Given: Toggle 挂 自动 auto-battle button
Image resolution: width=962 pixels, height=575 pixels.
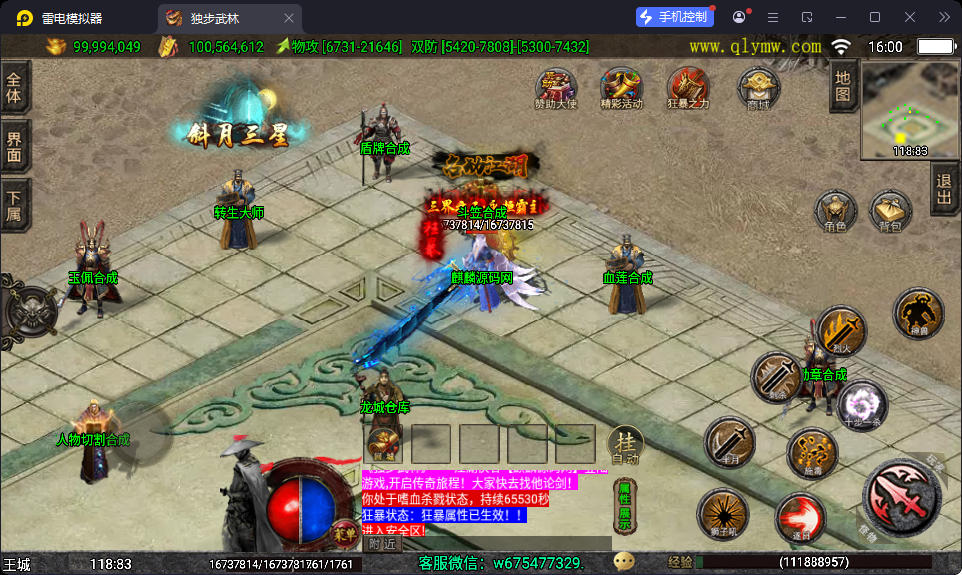Looking at the screenshot, I should click(x=625, y=444).
